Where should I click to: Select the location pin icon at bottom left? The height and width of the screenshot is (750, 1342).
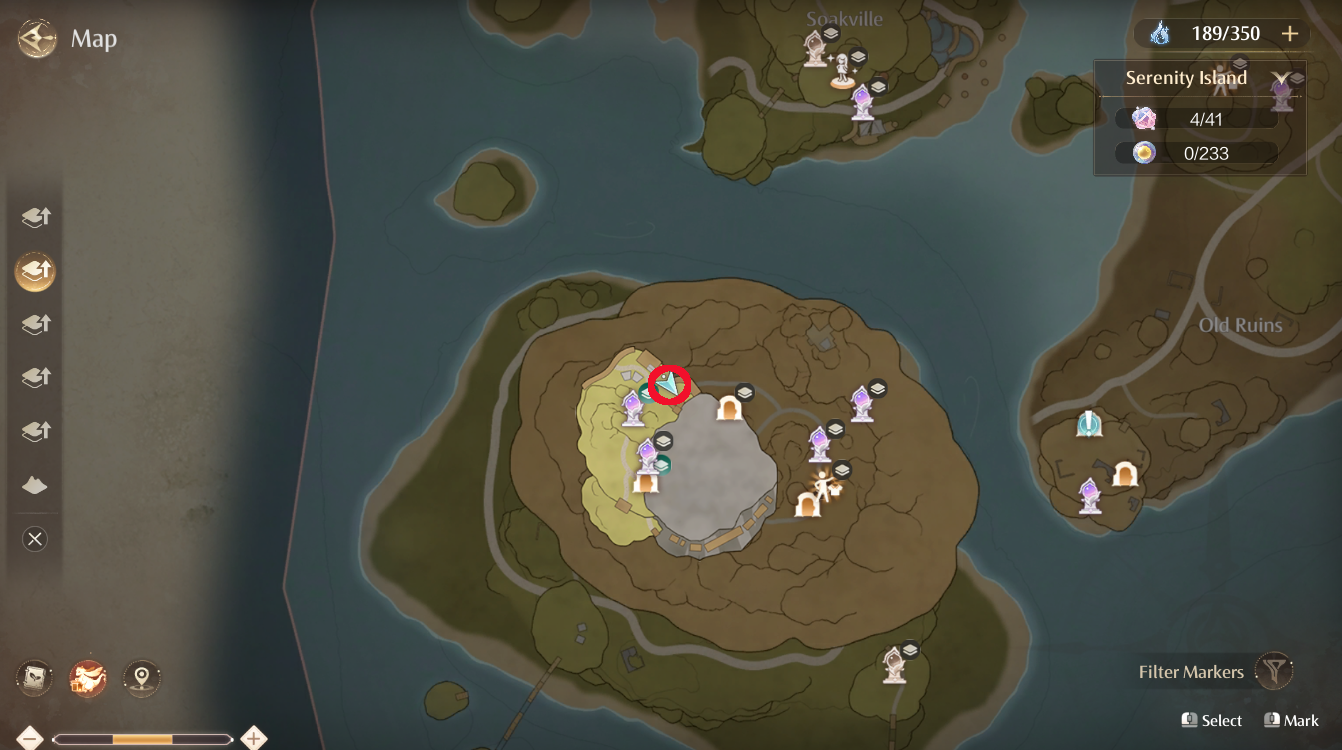point(141,677)
